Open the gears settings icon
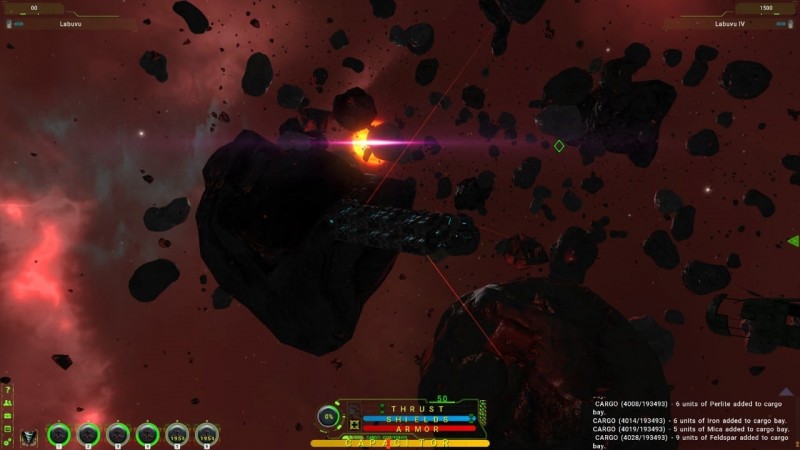Image resolution: width=800 pixels, height=450 pixels. click(x=7, y=441)
